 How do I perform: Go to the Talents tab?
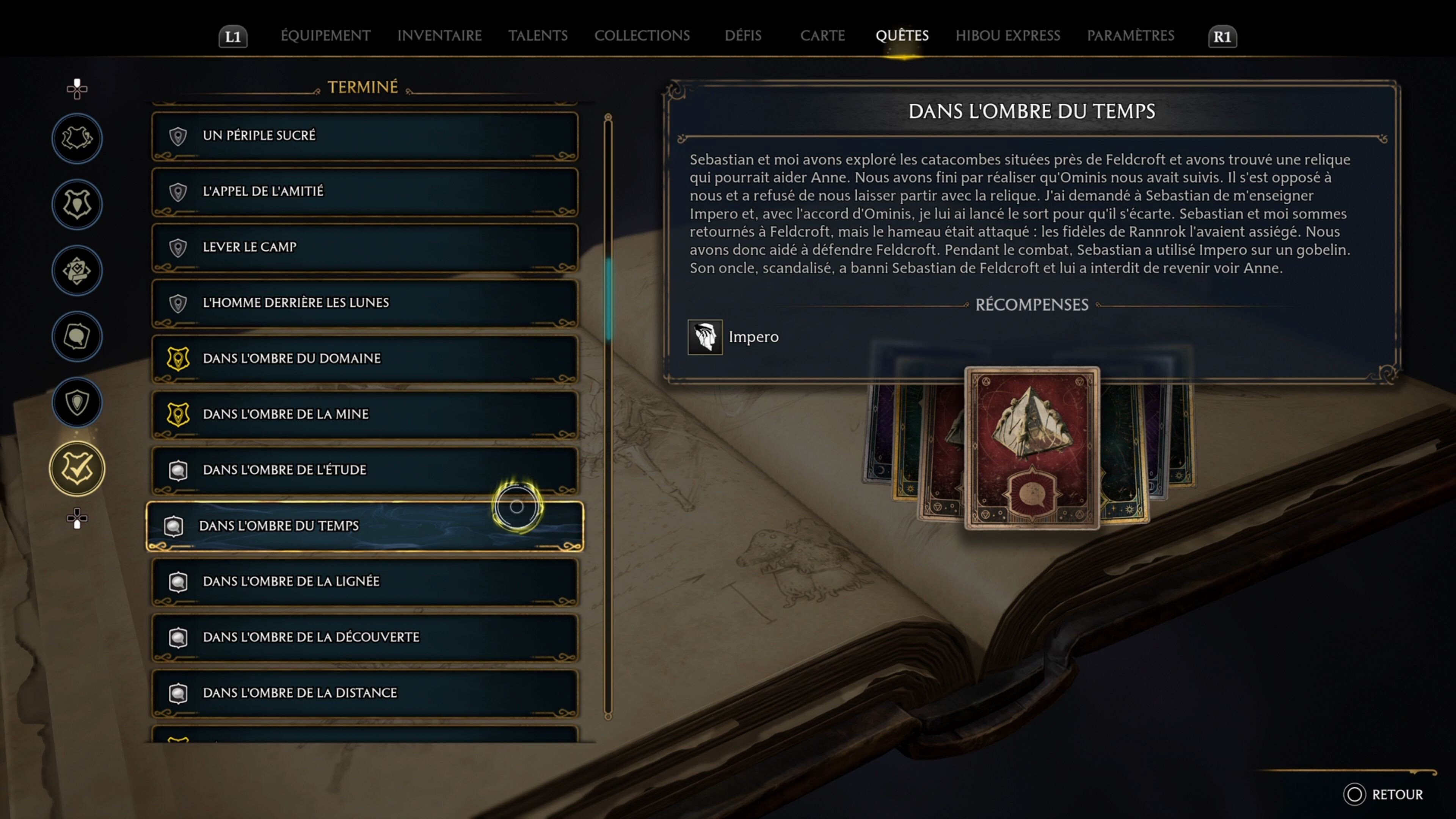click(x=538, y=36)
